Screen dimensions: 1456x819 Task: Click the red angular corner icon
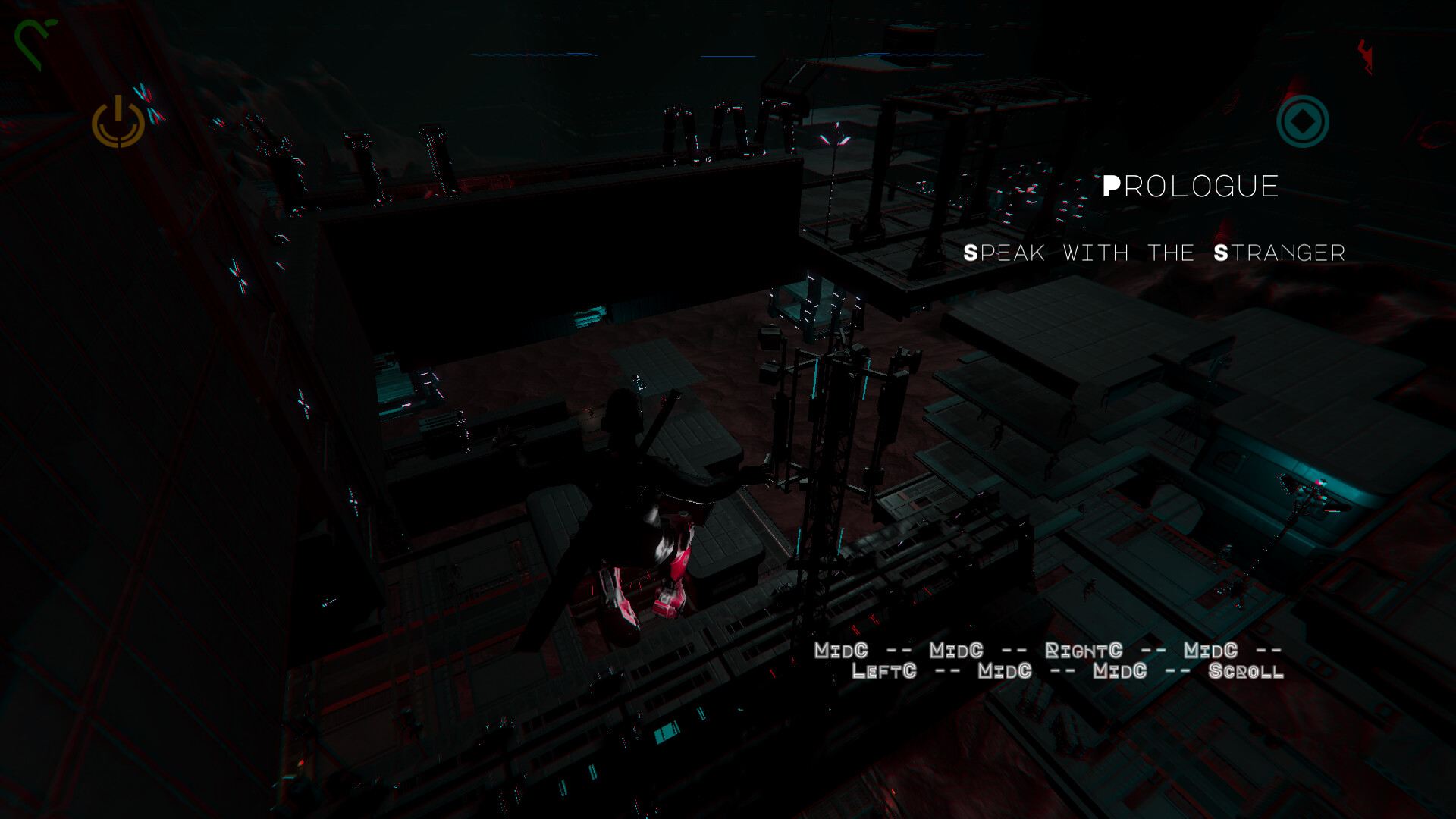pos(1366,56)
